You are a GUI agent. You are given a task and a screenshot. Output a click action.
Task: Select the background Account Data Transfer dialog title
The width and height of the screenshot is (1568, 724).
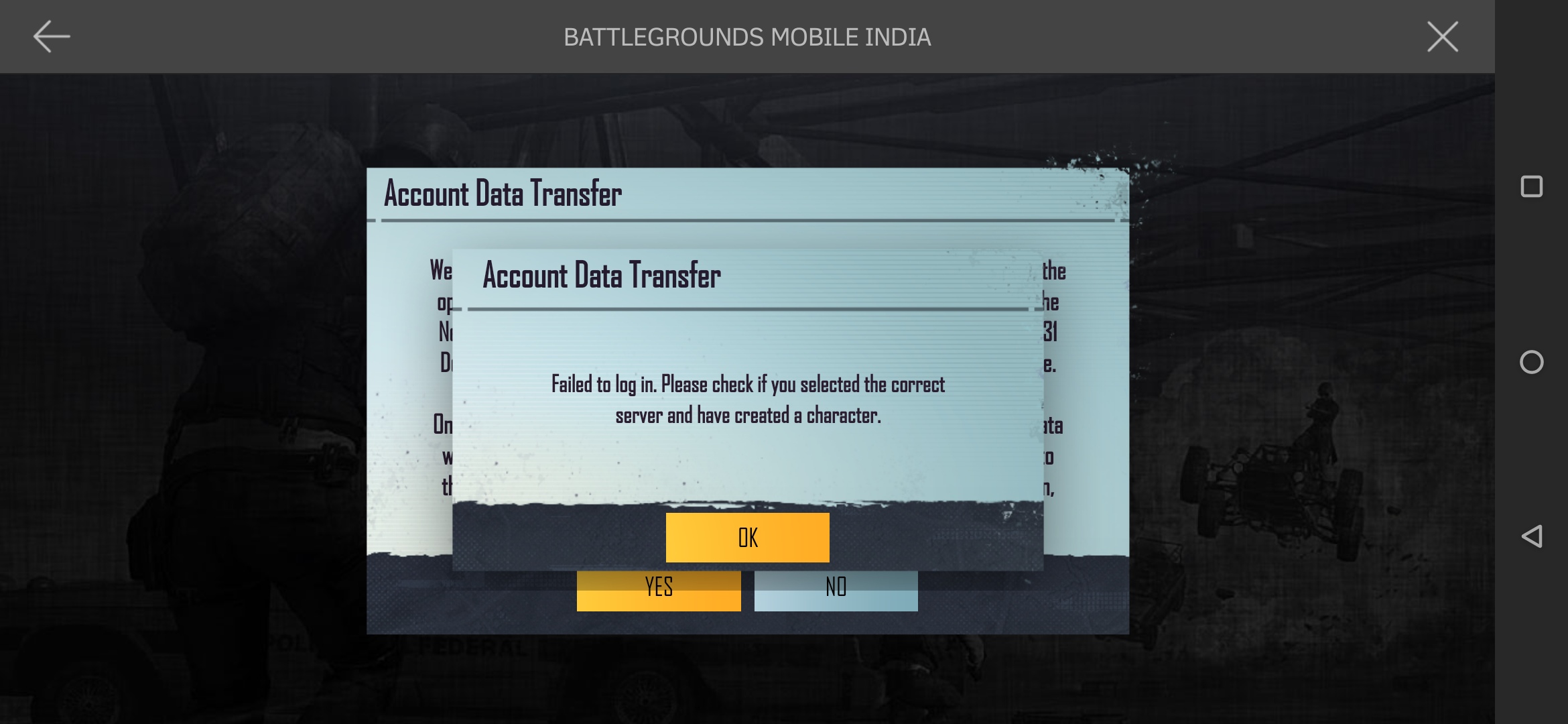[503, 194]
